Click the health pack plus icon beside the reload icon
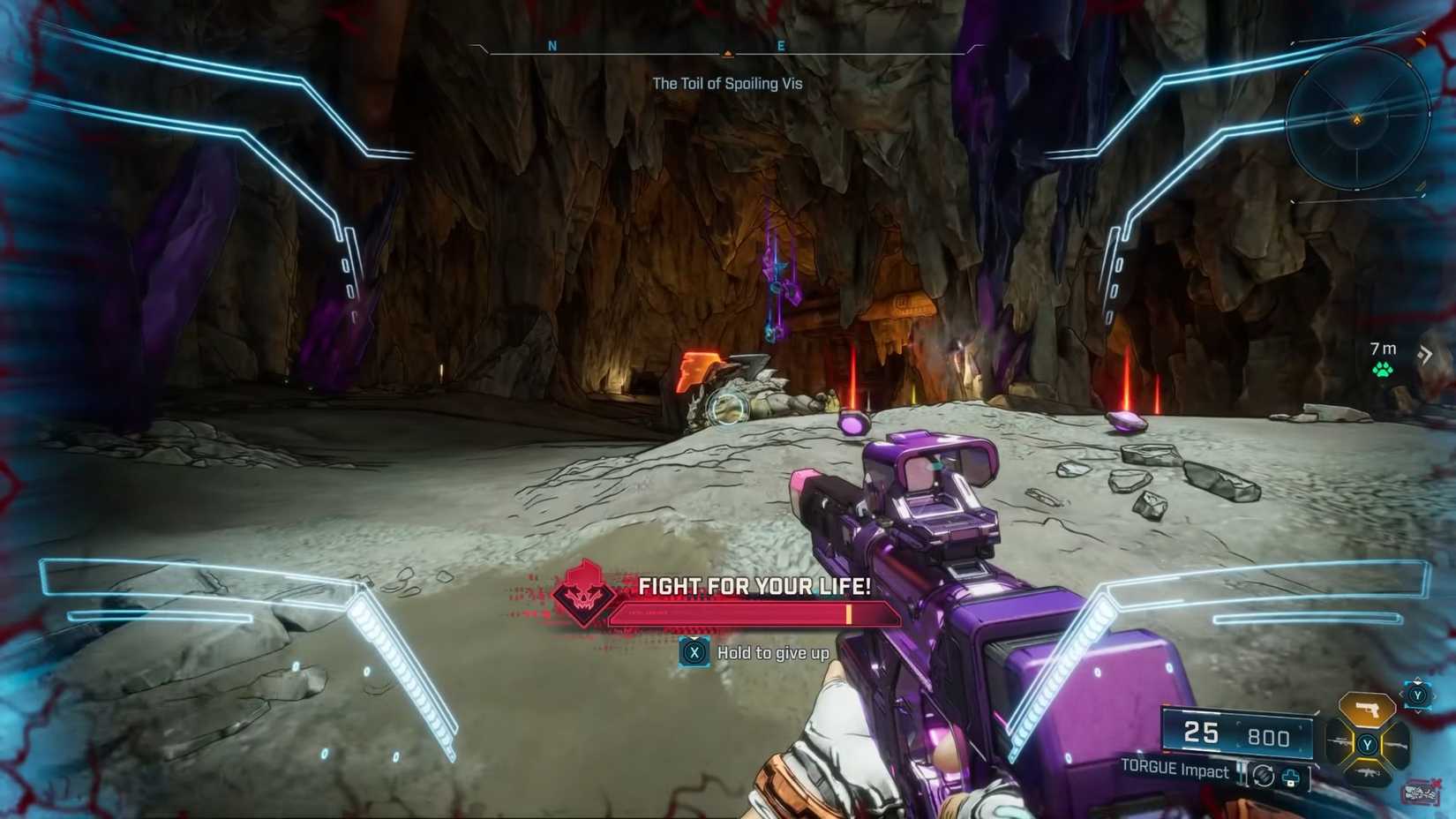Image resolution: width=1456 pixels, height=819 pixels. tap(1291, 778)
